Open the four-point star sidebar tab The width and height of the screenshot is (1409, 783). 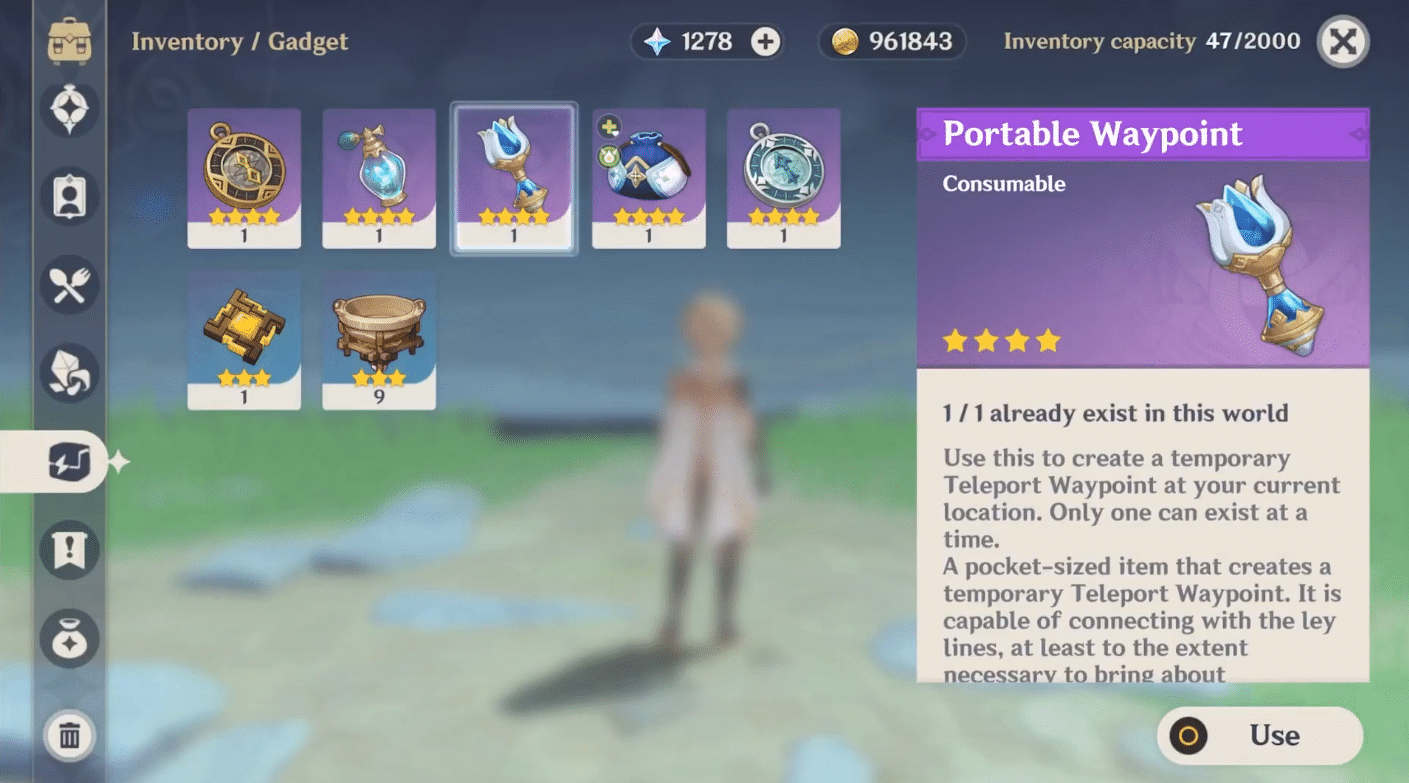[x=70, y=109]
